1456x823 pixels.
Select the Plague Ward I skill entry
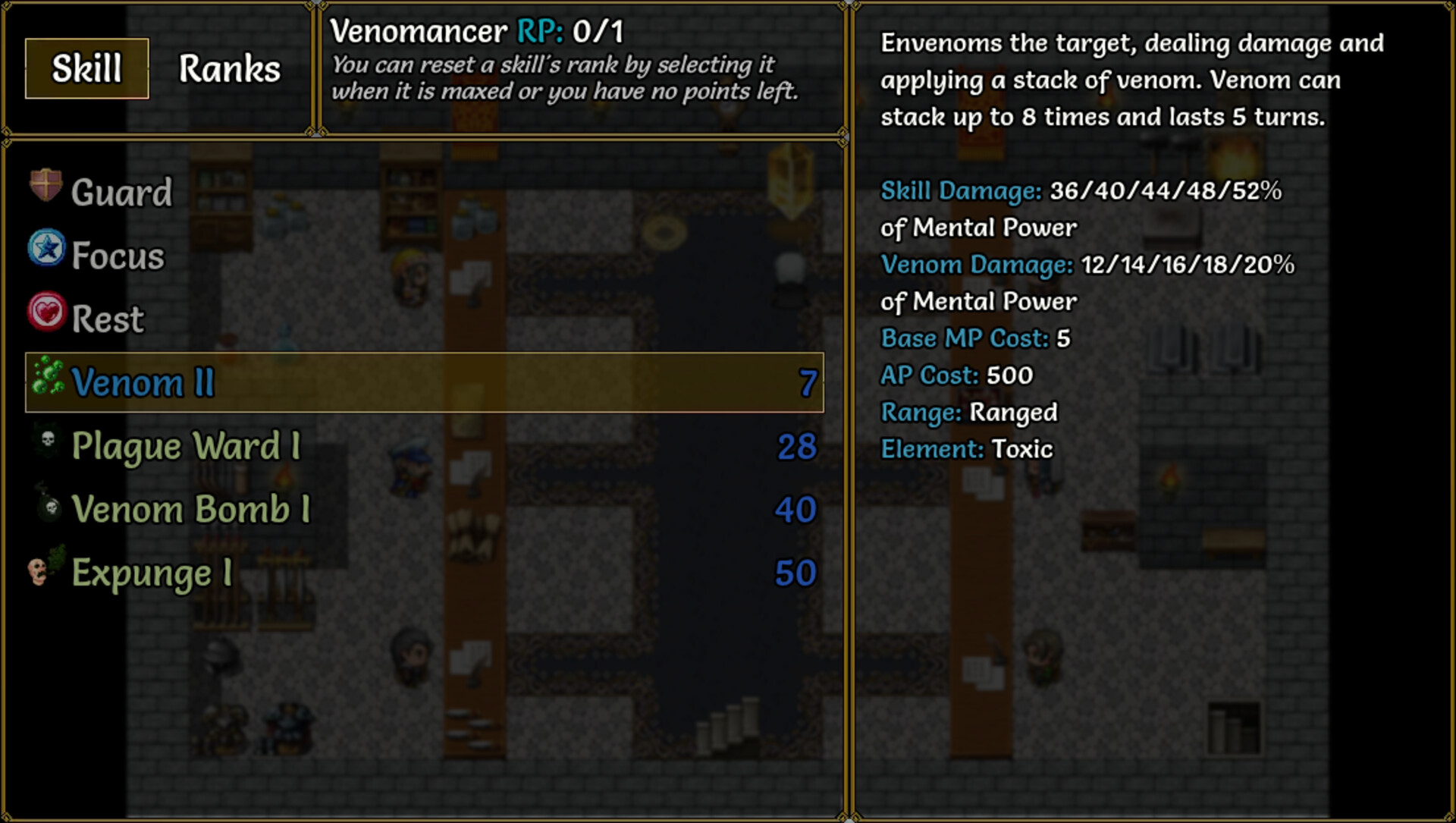[186, 446]
